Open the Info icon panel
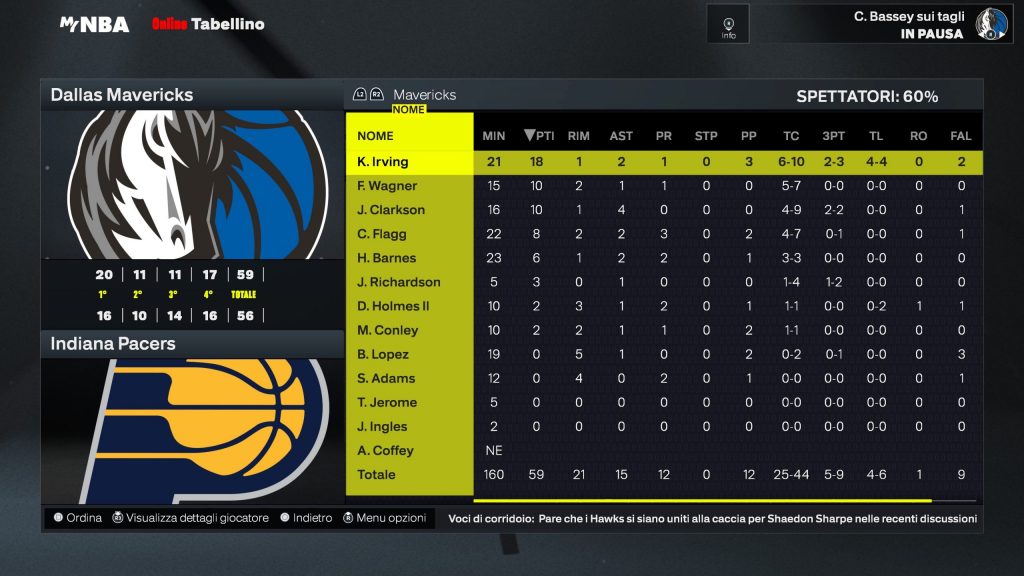The image size is (1024, 576). click(728, 24)
